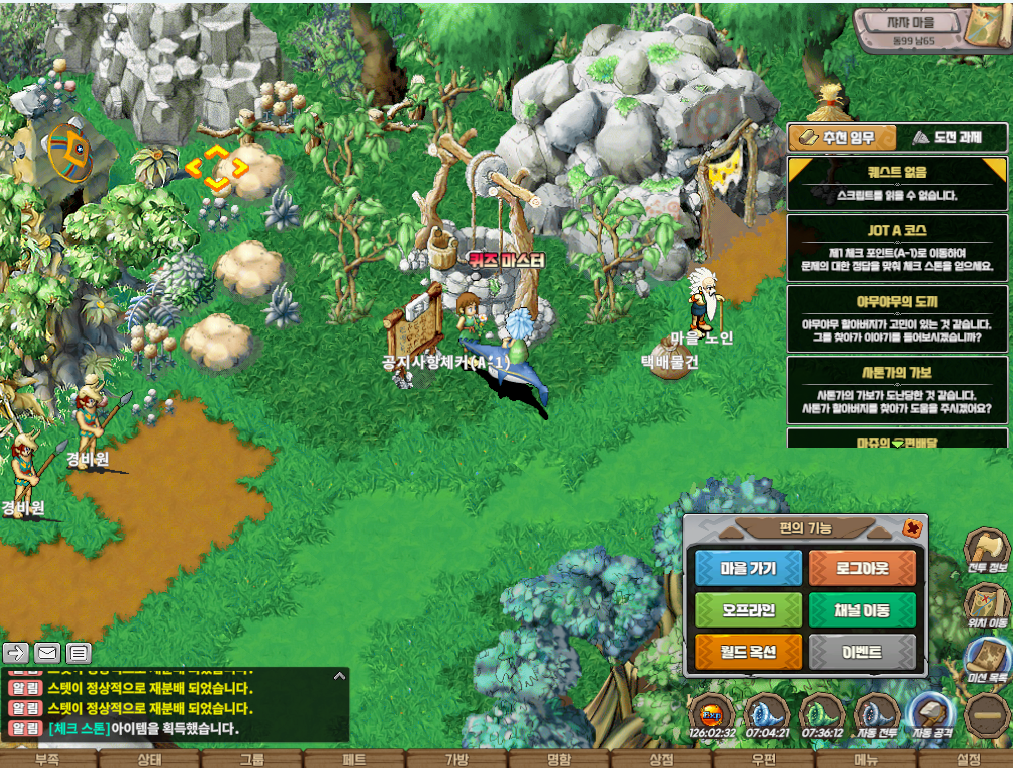Open the 상점 shop menu
Viewport: 1013px width, 768px height.
point(661,759)
